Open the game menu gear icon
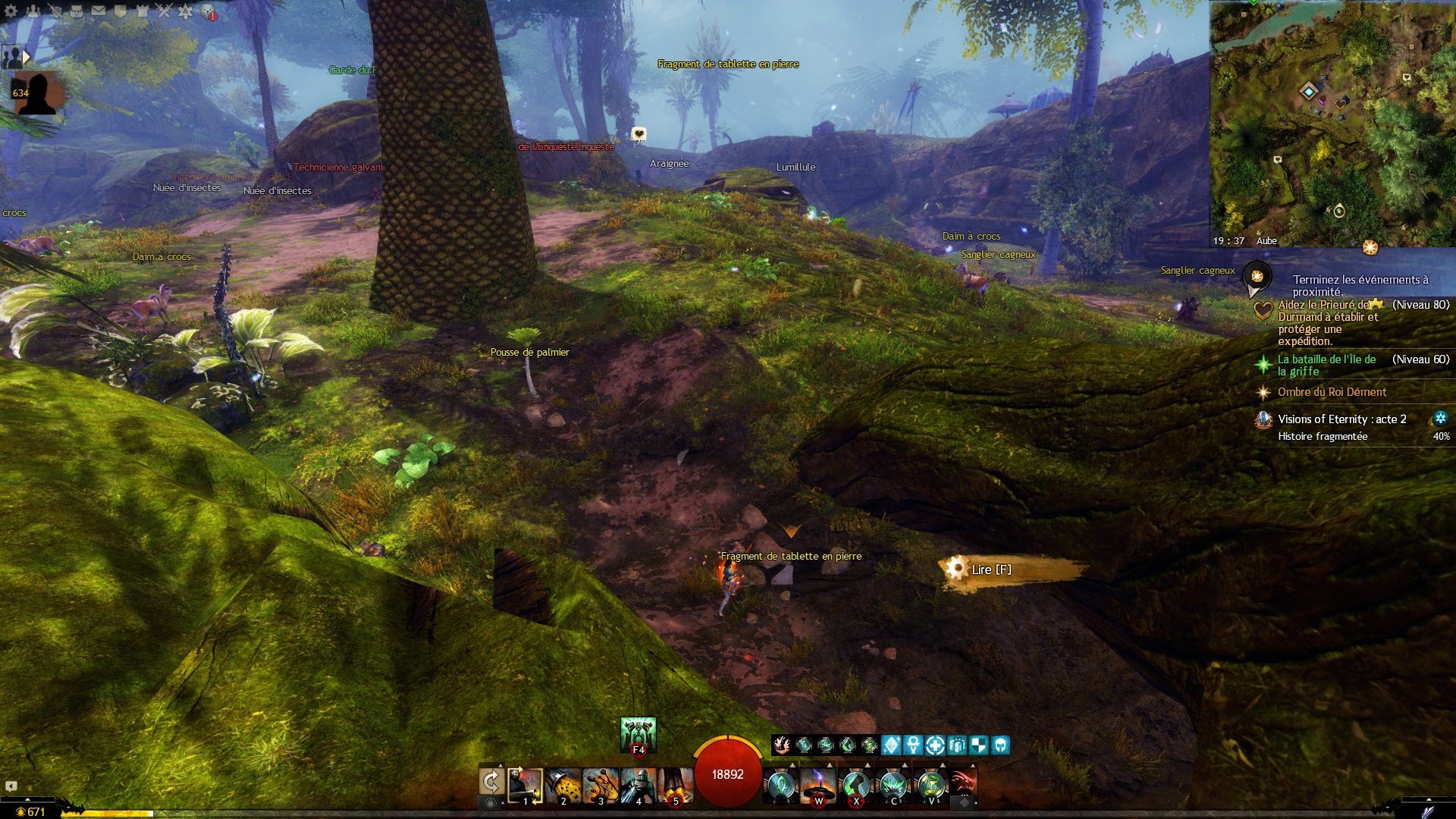 [x=11, y=11]
